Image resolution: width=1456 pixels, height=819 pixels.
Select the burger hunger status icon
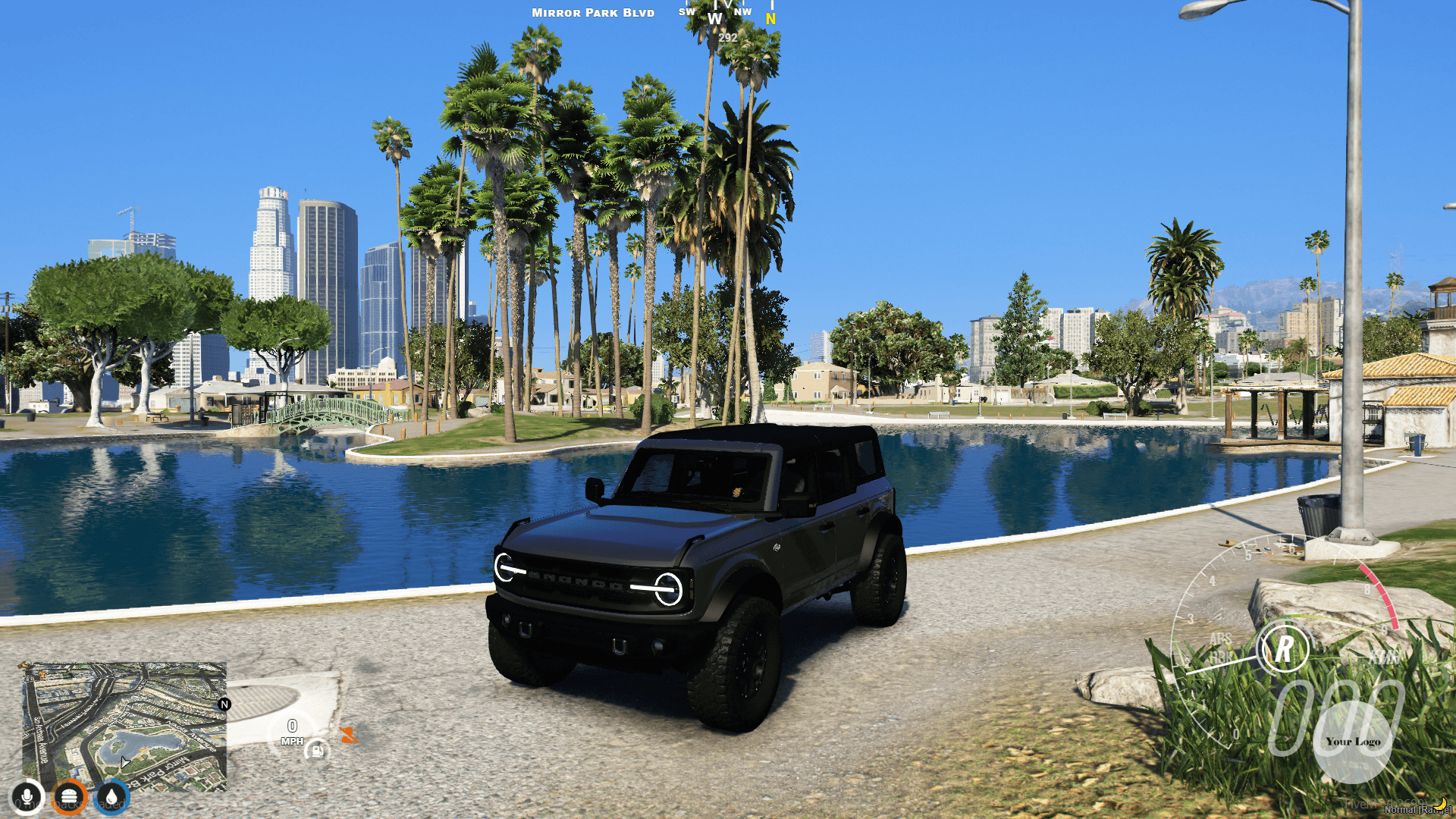69,796
